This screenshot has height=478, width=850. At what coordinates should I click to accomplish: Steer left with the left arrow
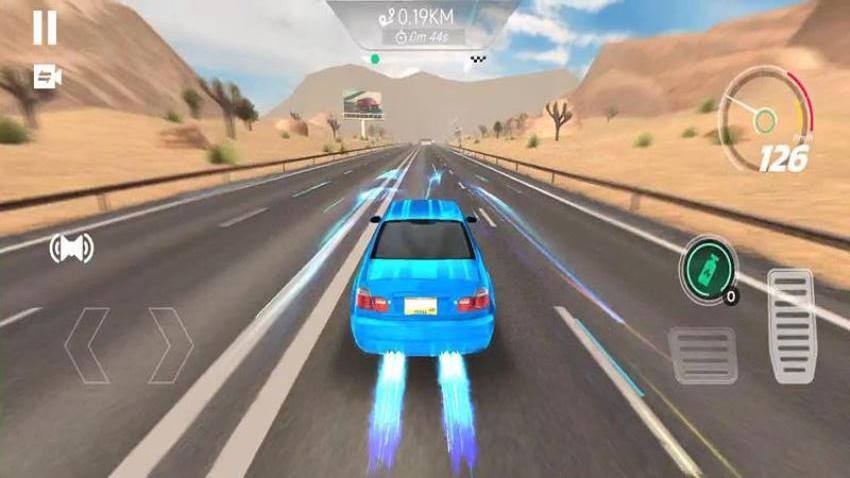(x=88, y=345)
